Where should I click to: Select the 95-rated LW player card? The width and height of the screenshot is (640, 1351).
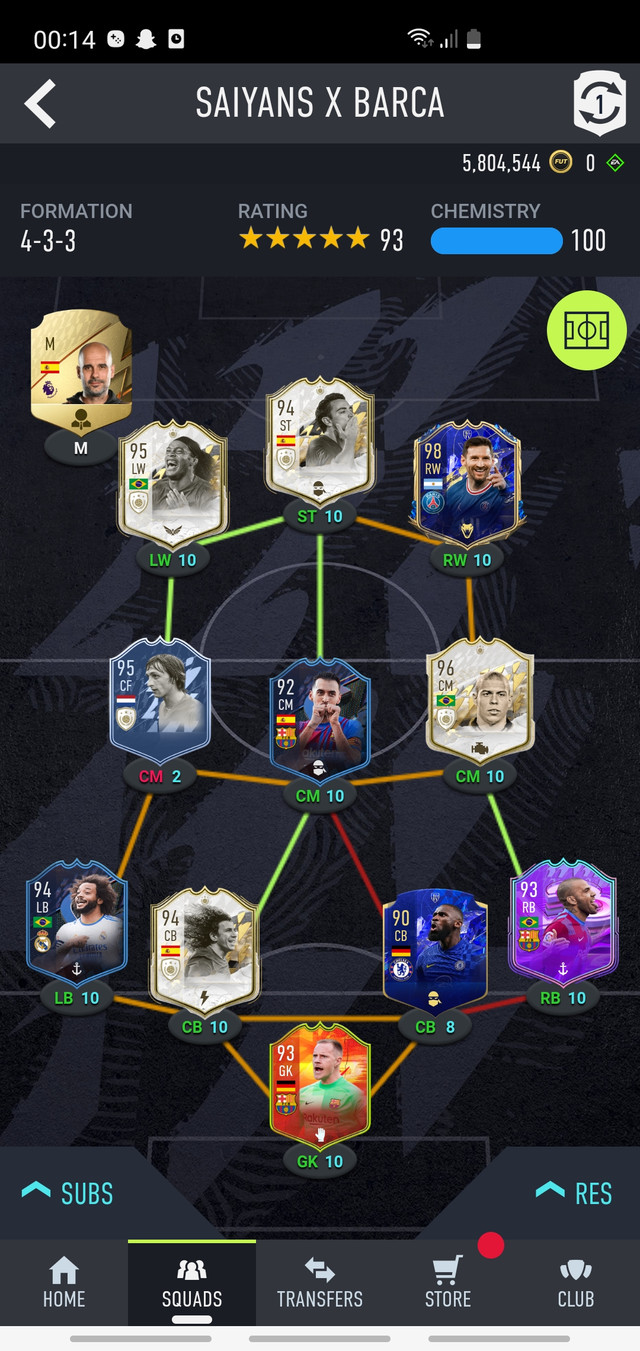172,483
